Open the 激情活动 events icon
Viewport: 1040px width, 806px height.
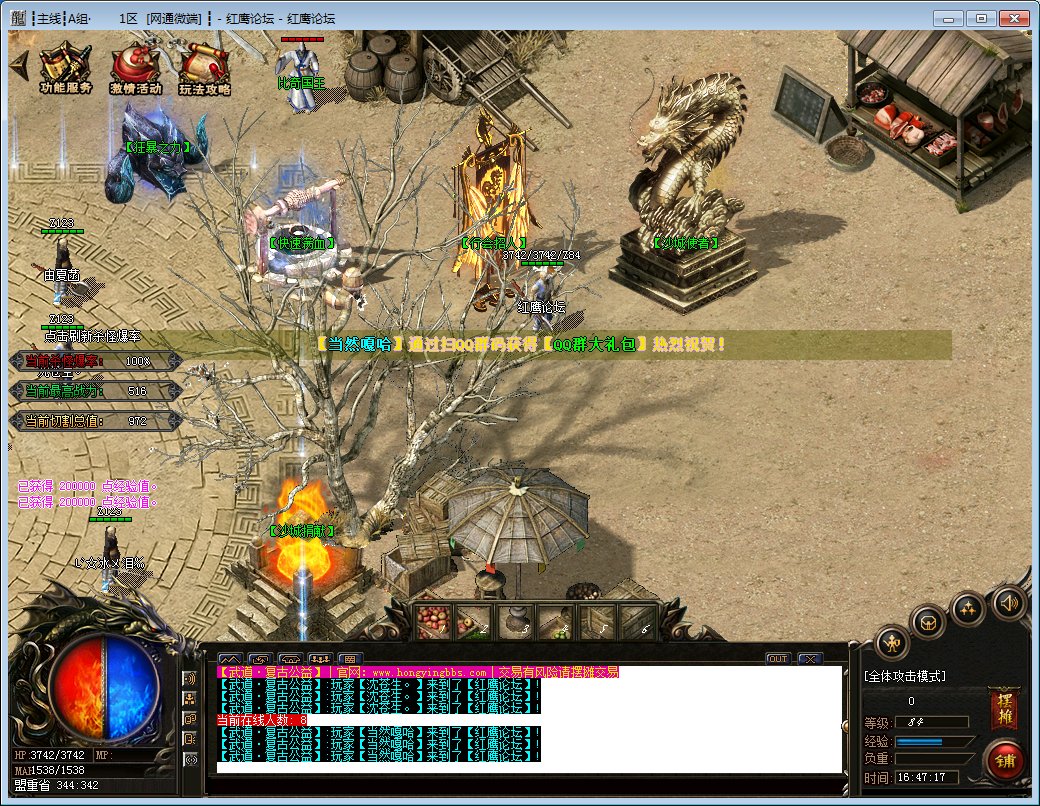135,68
